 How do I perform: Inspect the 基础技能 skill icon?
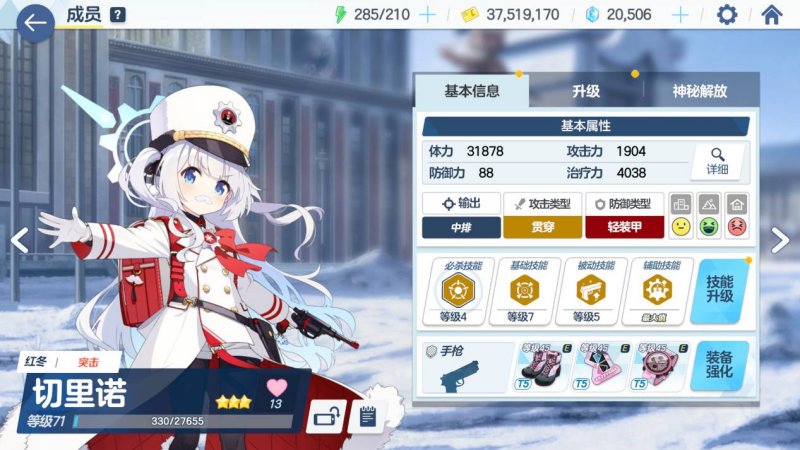[x=523, y=290]
